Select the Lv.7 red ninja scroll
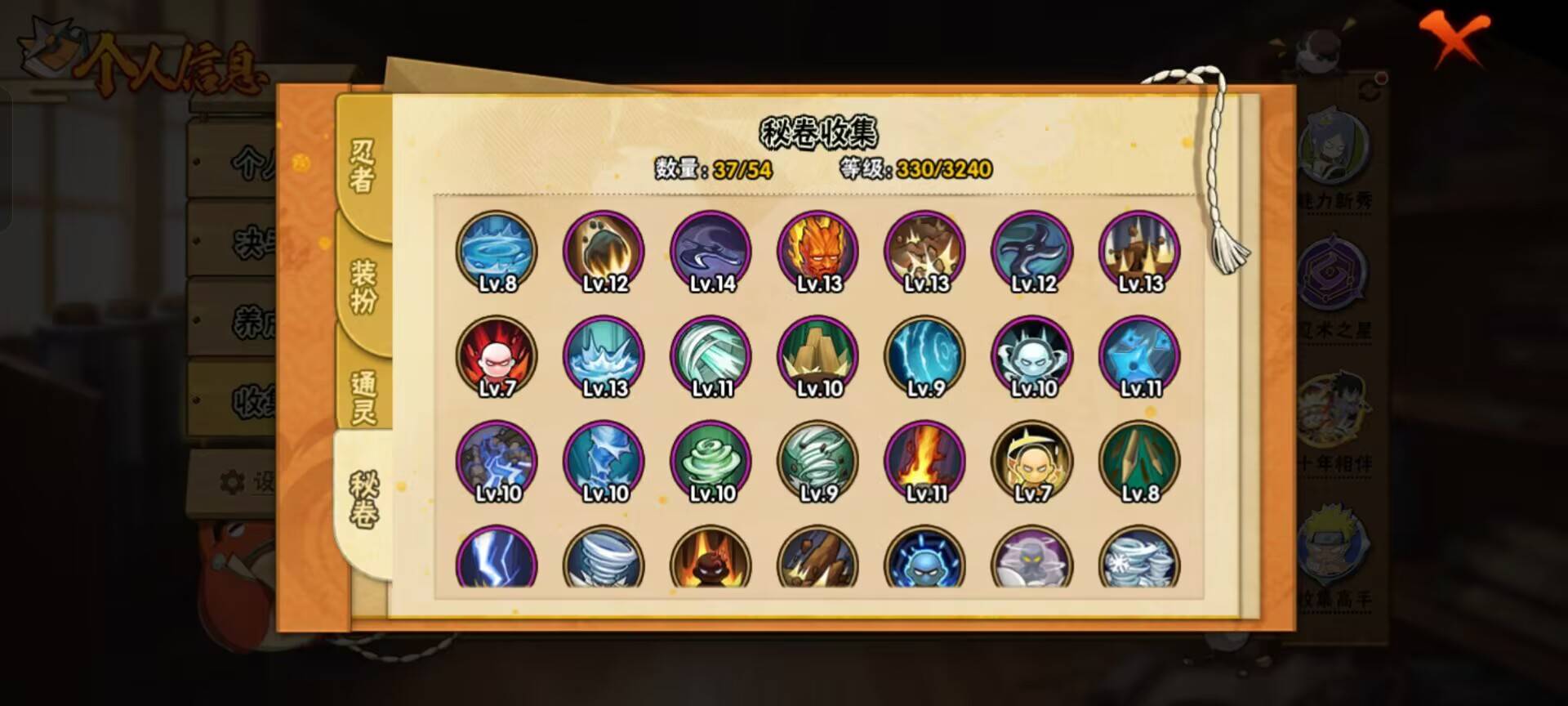 [x=498, y=357]
